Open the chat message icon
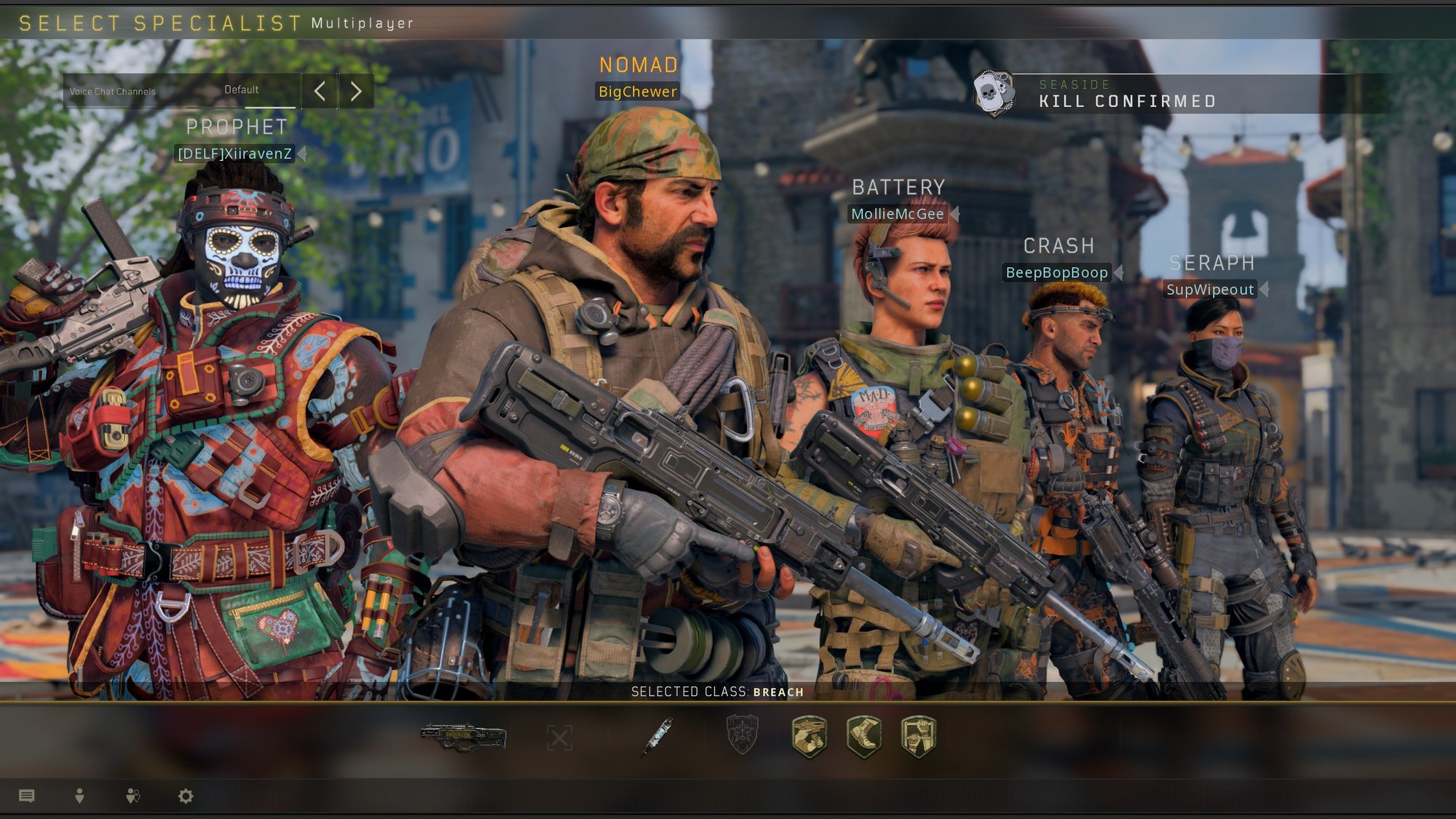This screenshot has width=1456, height=819. click(27, 796)
